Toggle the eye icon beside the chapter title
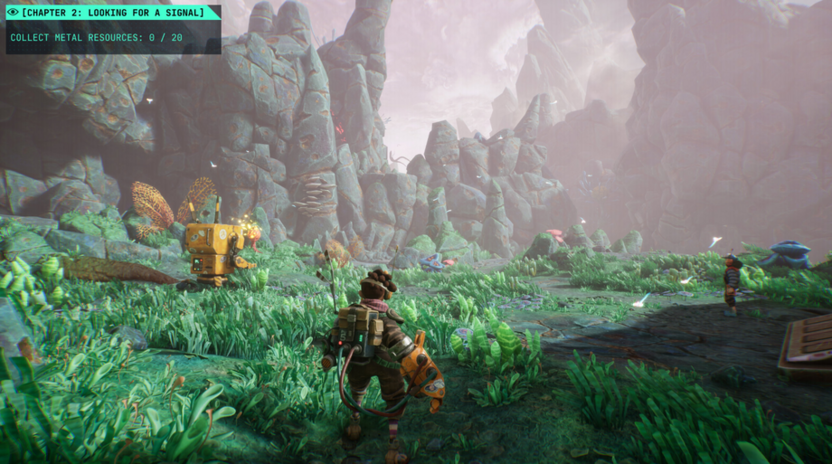832x464 pixels. point(12,12)
